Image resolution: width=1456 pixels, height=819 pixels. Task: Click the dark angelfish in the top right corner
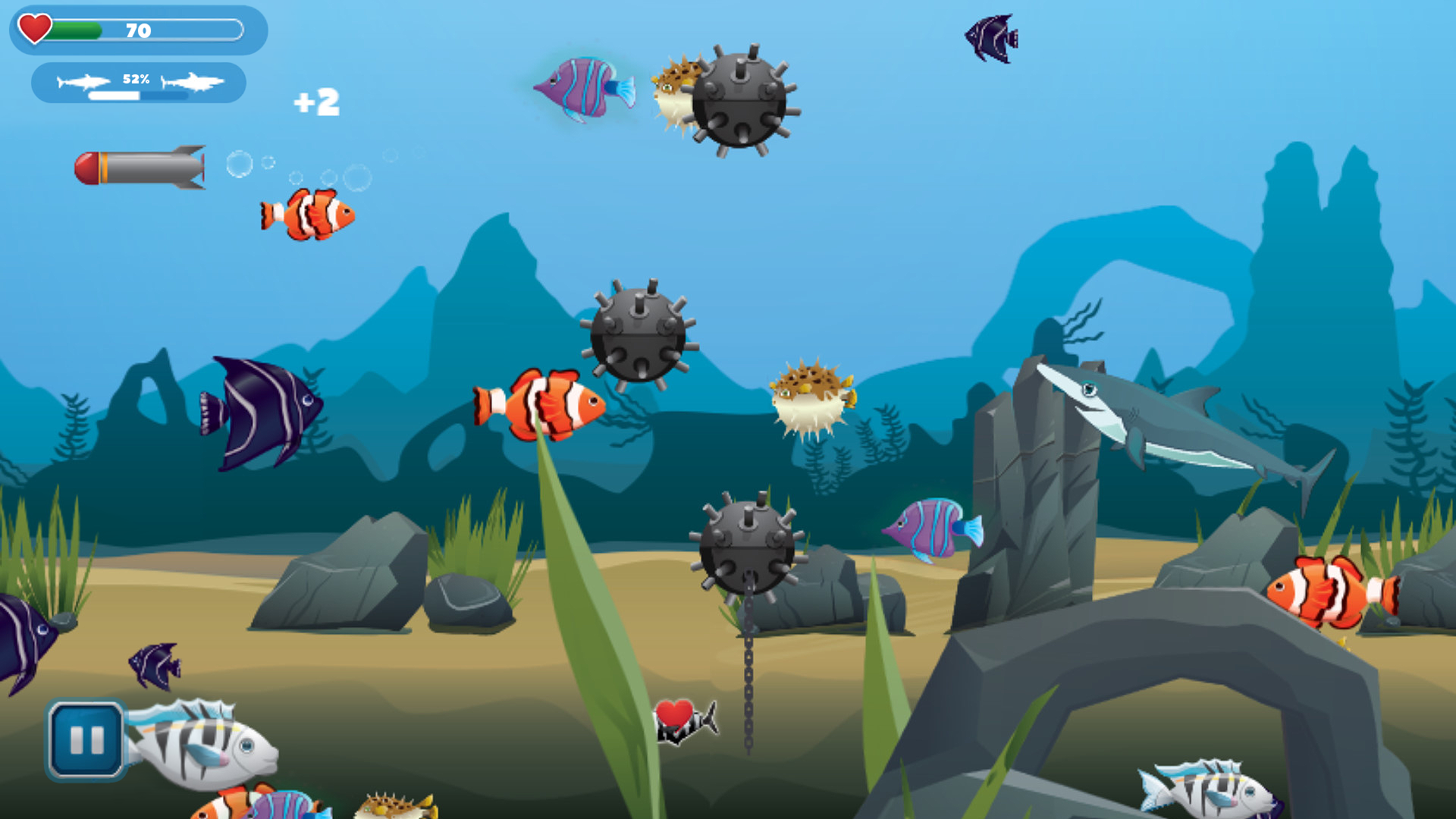coord(990,38)
